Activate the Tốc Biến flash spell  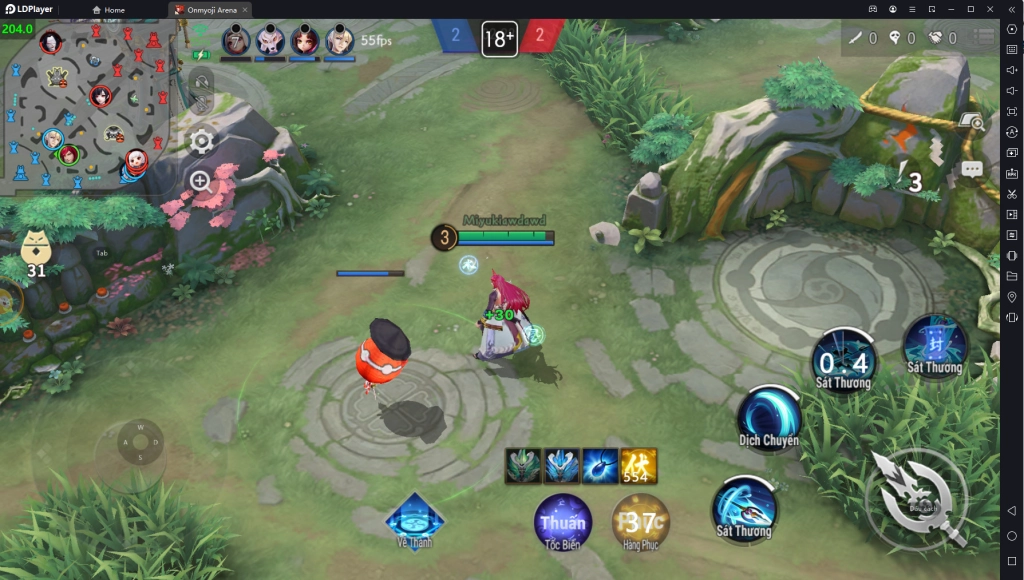pos(562,522)
